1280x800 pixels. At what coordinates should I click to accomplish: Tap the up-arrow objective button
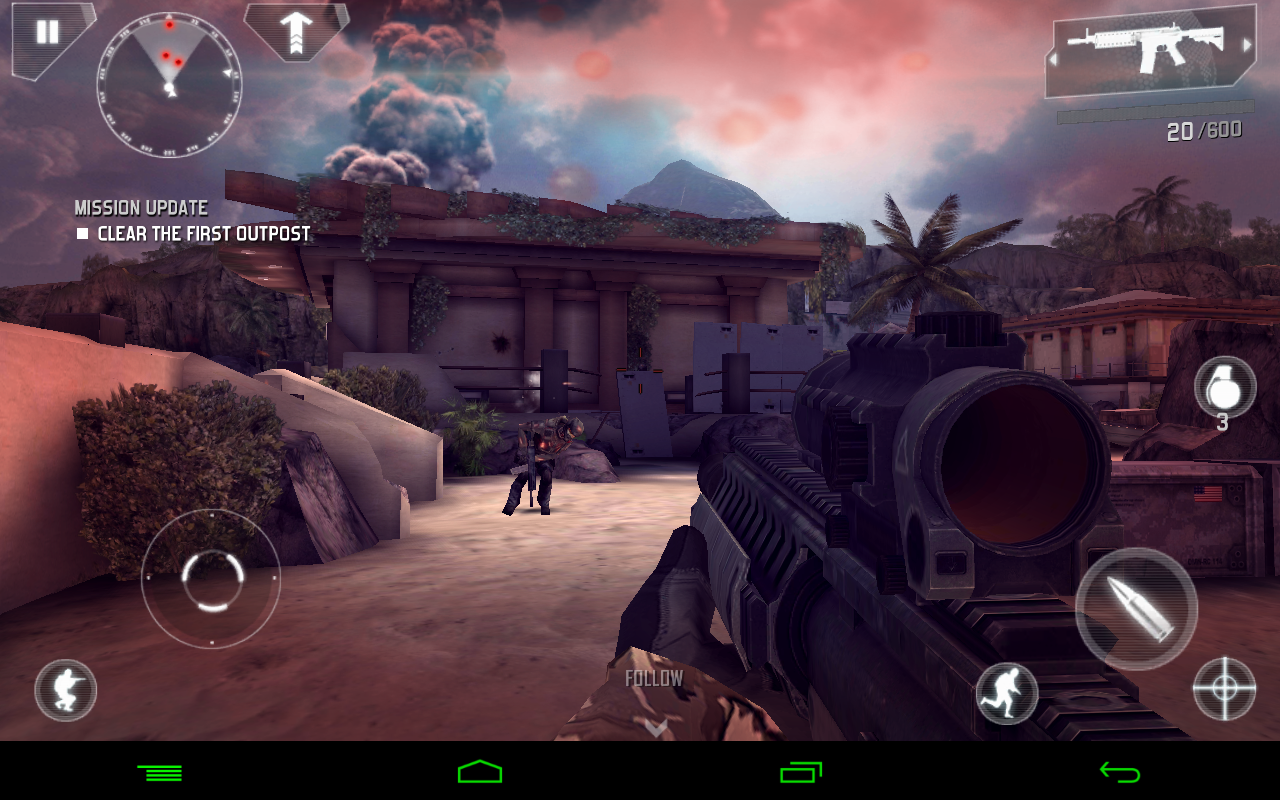point(297,33)
